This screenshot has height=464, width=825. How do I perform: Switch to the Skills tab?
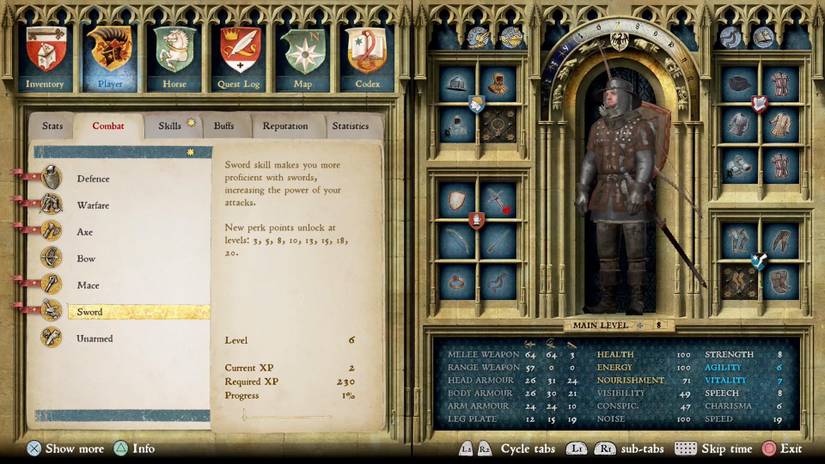click(169, 126)
